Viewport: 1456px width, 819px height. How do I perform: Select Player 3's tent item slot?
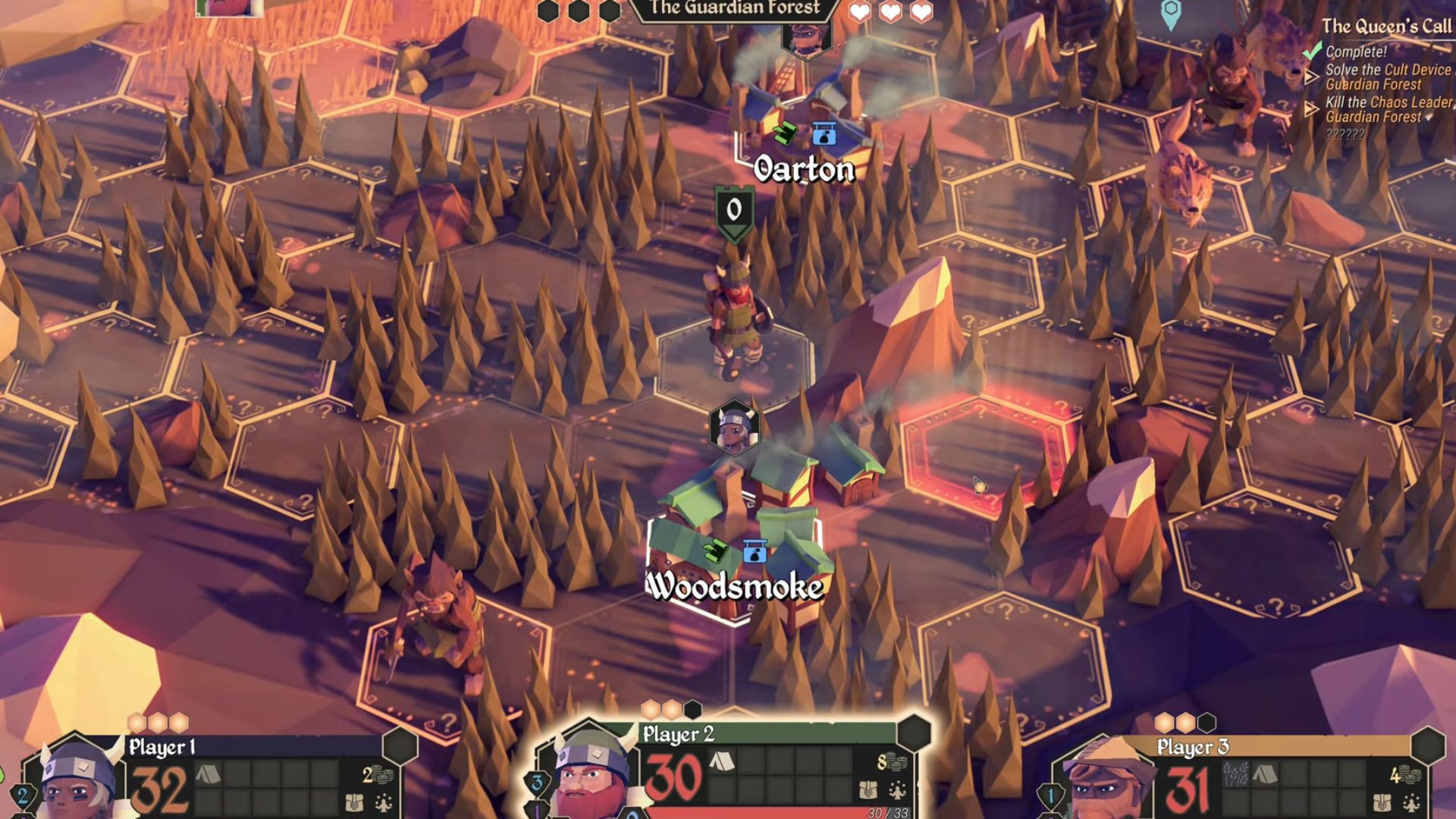[x=1263, y=774]
